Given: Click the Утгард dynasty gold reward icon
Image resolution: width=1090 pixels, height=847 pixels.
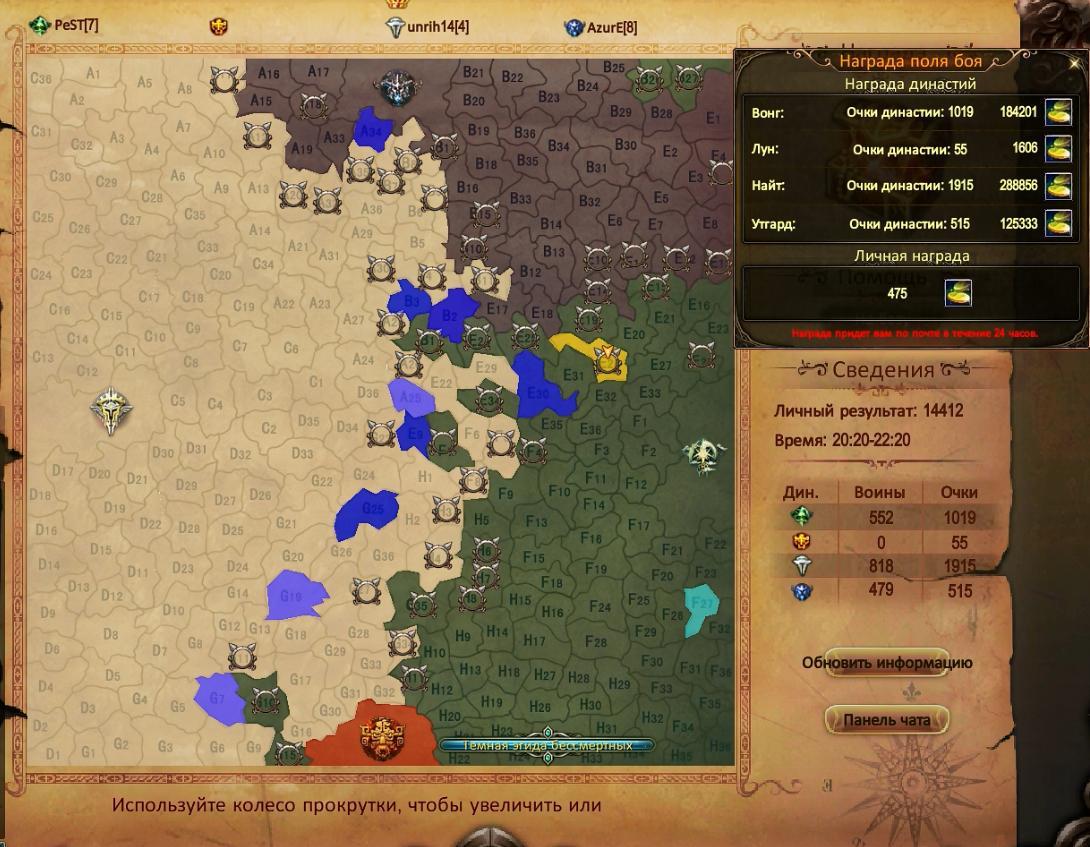Looking at the screenshot, I should click(x=1058, y=223).
